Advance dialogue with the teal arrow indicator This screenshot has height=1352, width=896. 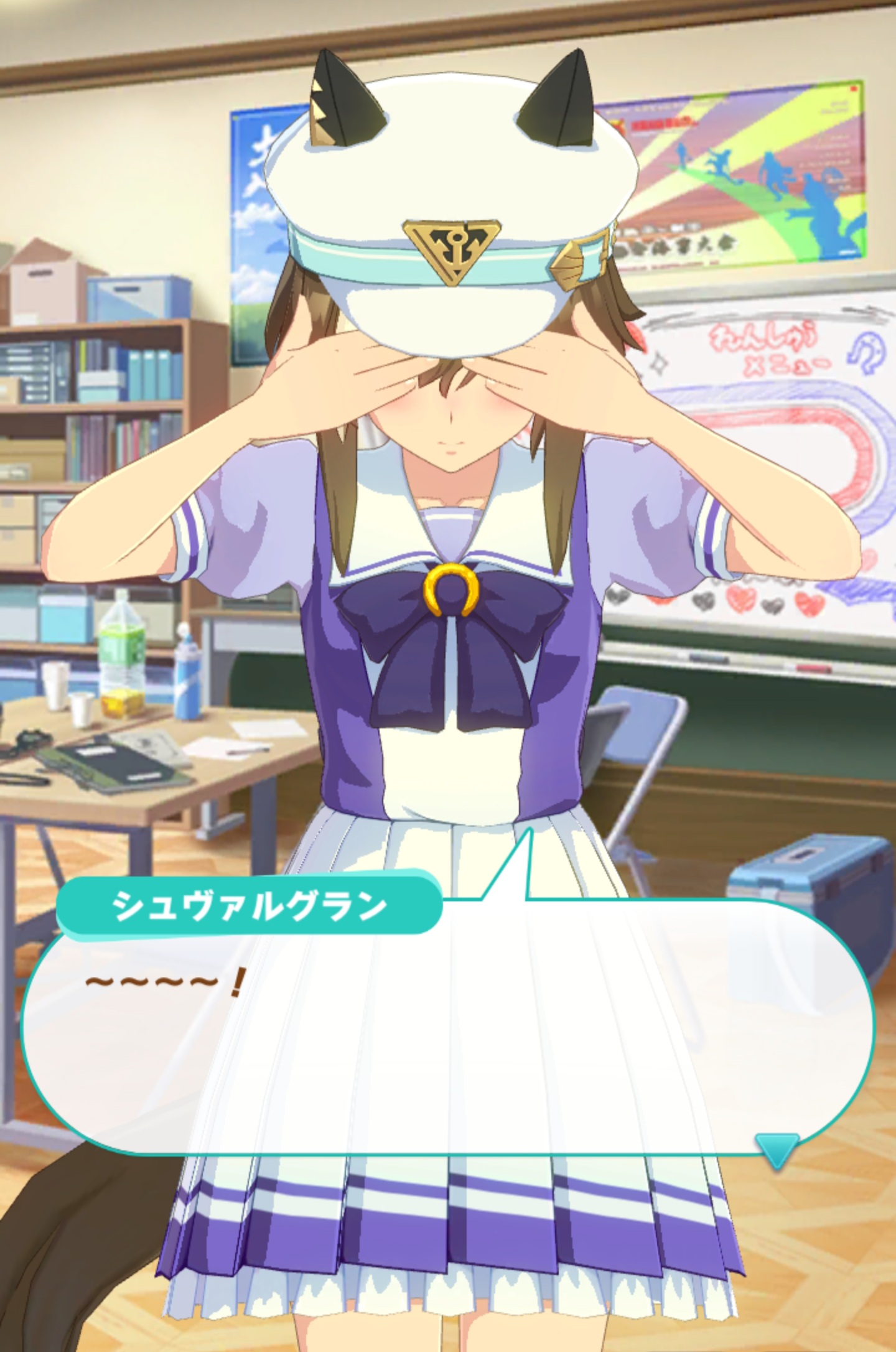(x=776, y=1149)
